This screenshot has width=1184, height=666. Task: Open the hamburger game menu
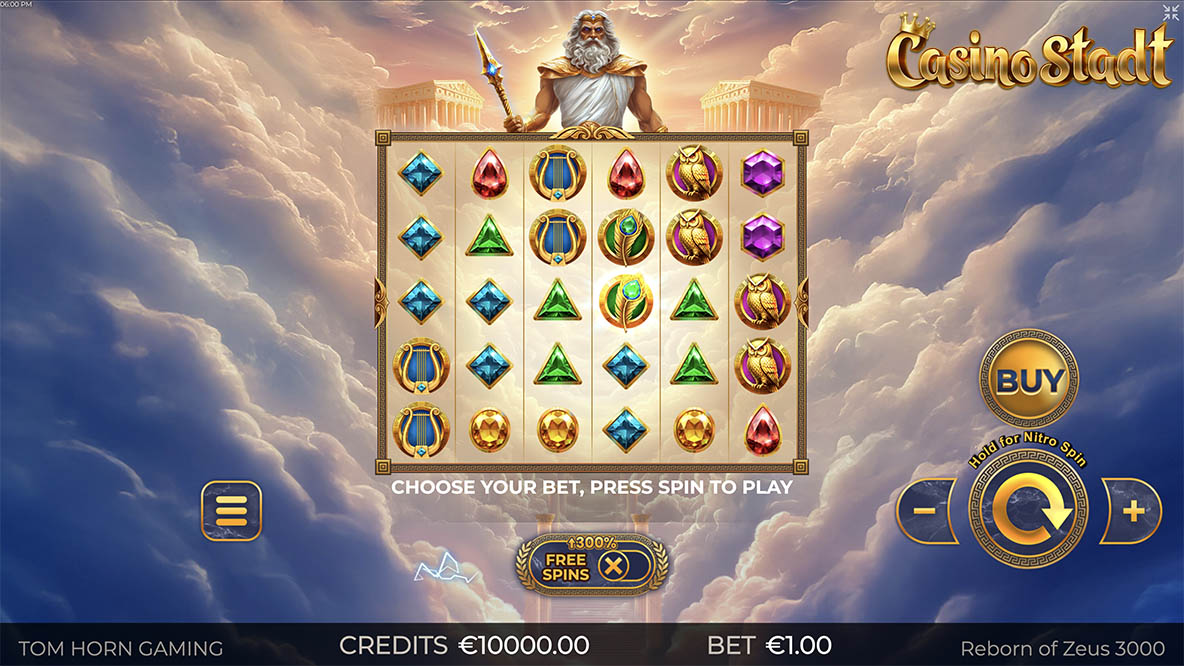(231, 511)
